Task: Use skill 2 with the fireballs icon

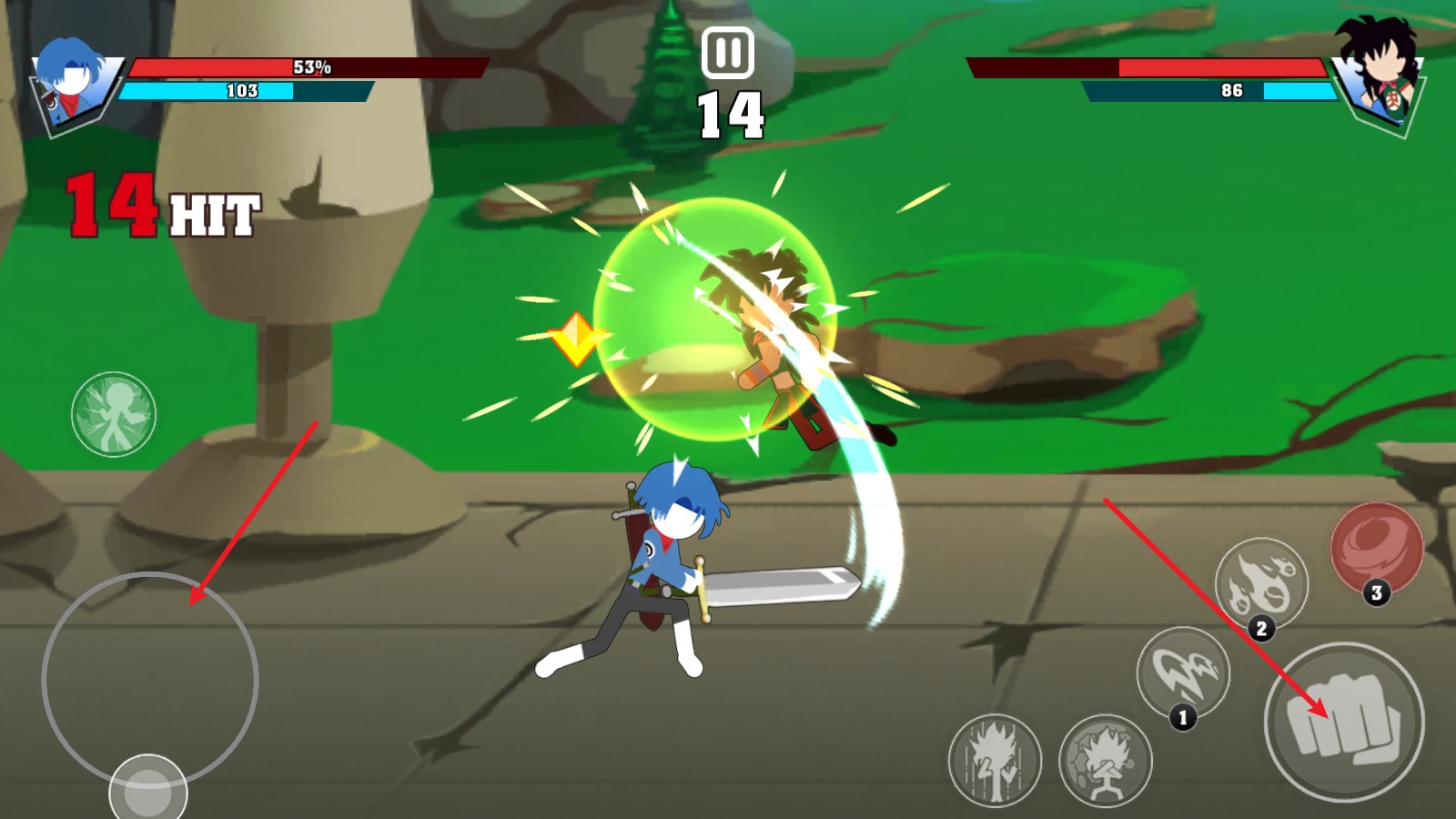Action: tap(1261, 583)
